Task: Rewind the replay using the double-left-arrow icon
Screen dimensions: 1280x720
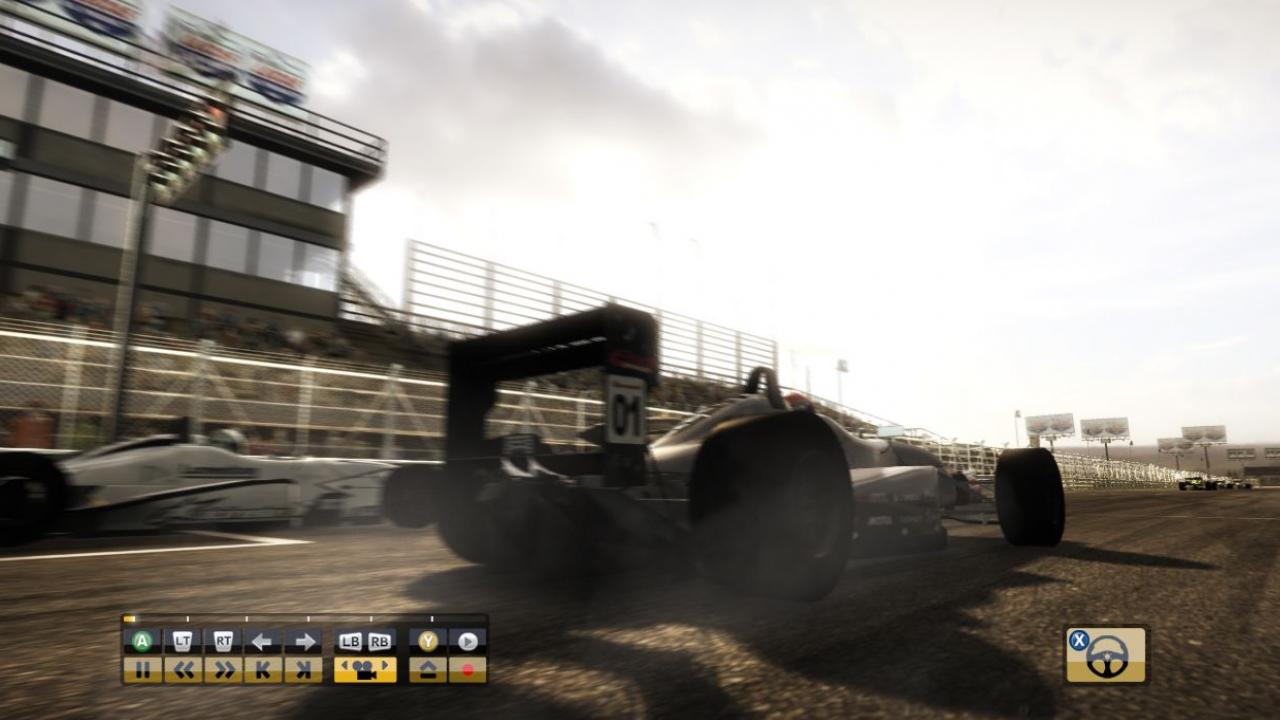Action: coord(184,671)
